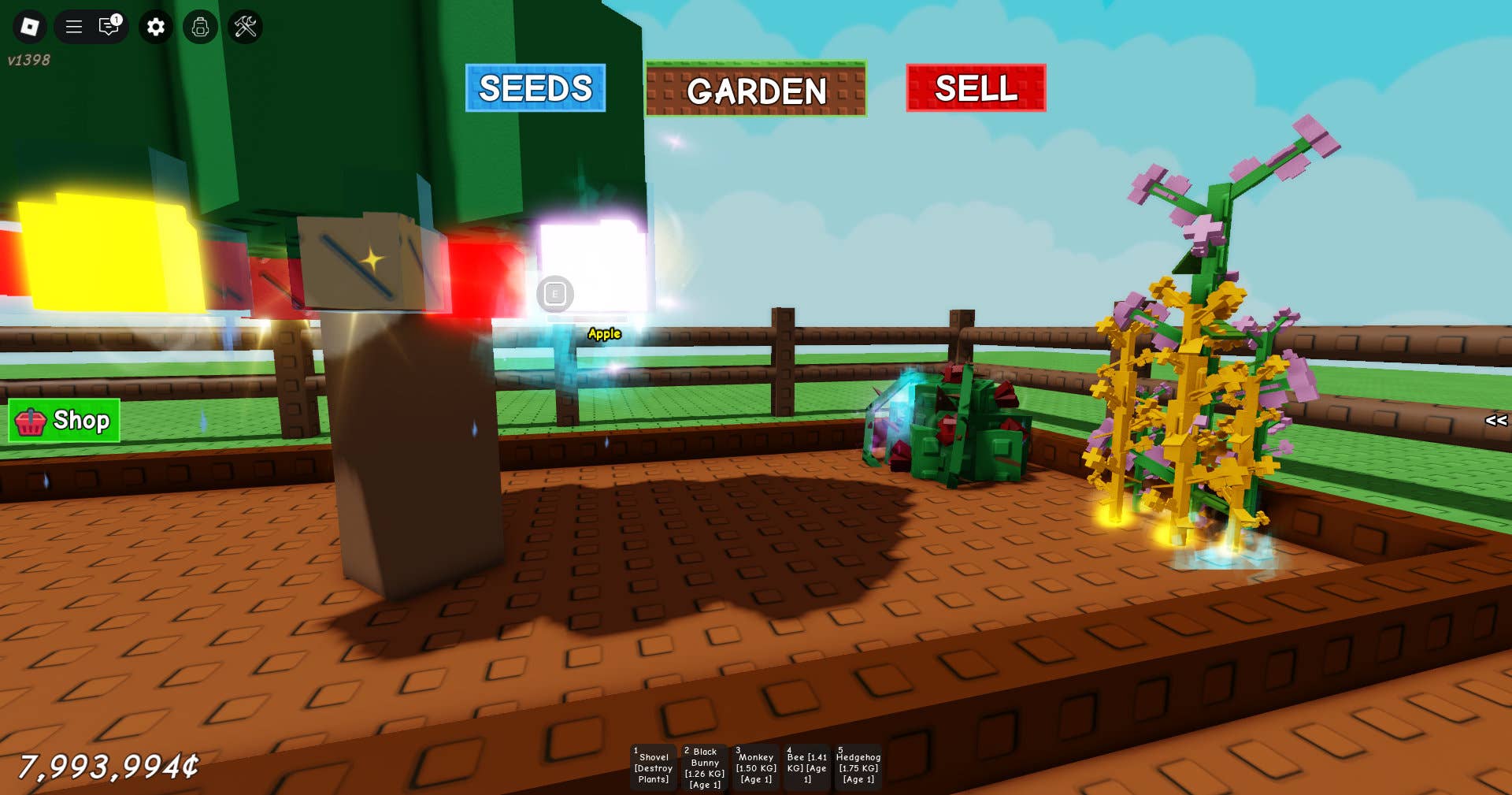
Task: Open the three-line hamburger menu
Action: tap(74, 27)
